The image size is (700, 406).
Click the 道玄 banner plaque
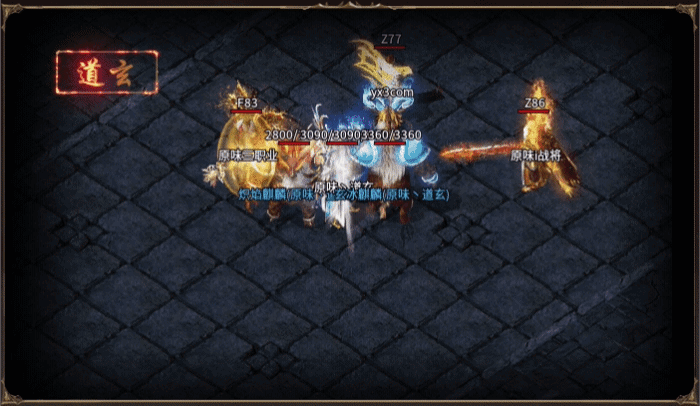point(107,72)
